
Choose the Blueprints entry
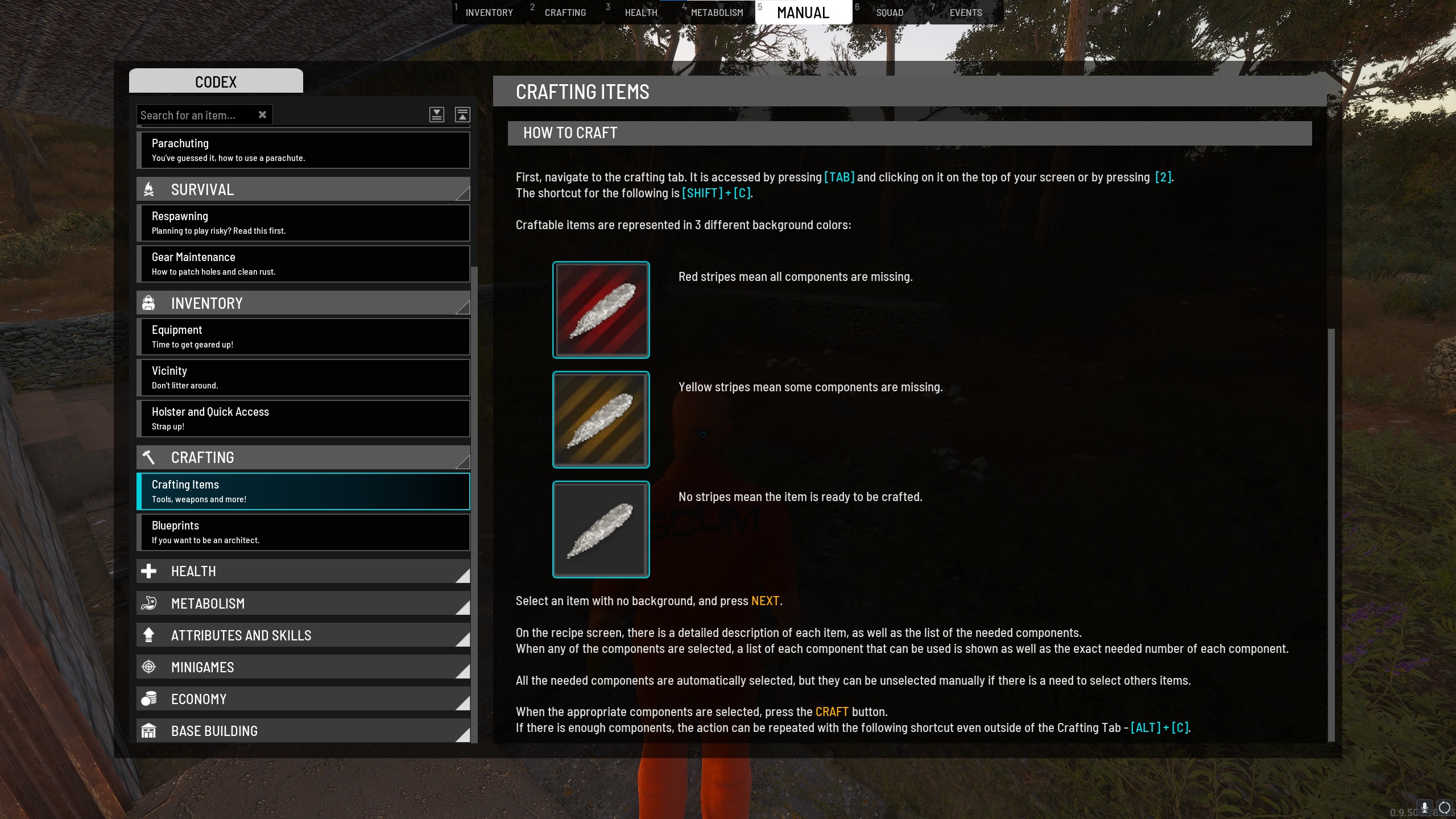pos(303,532)
